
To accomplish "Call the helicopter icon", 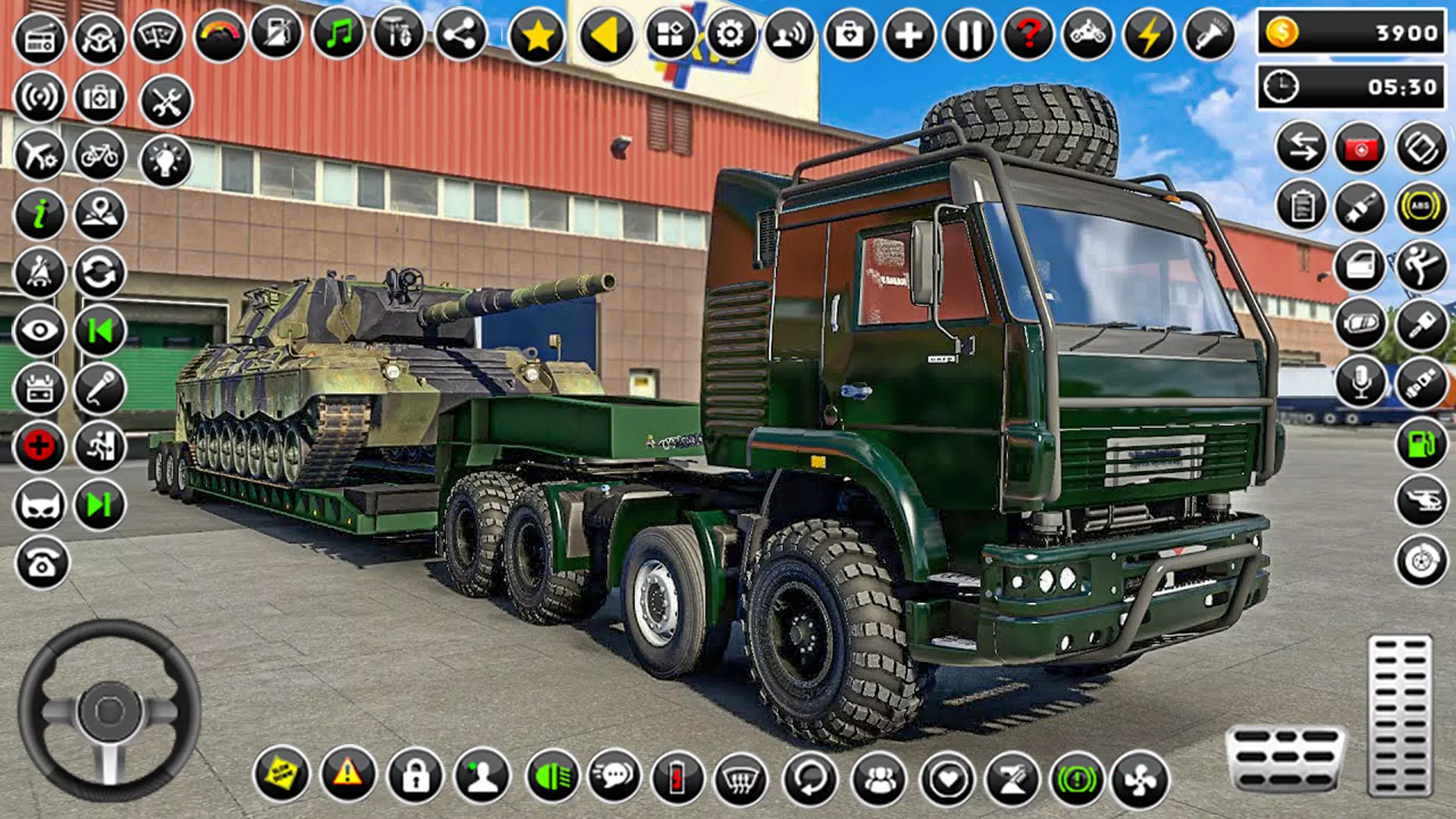I will [1420, 501].
